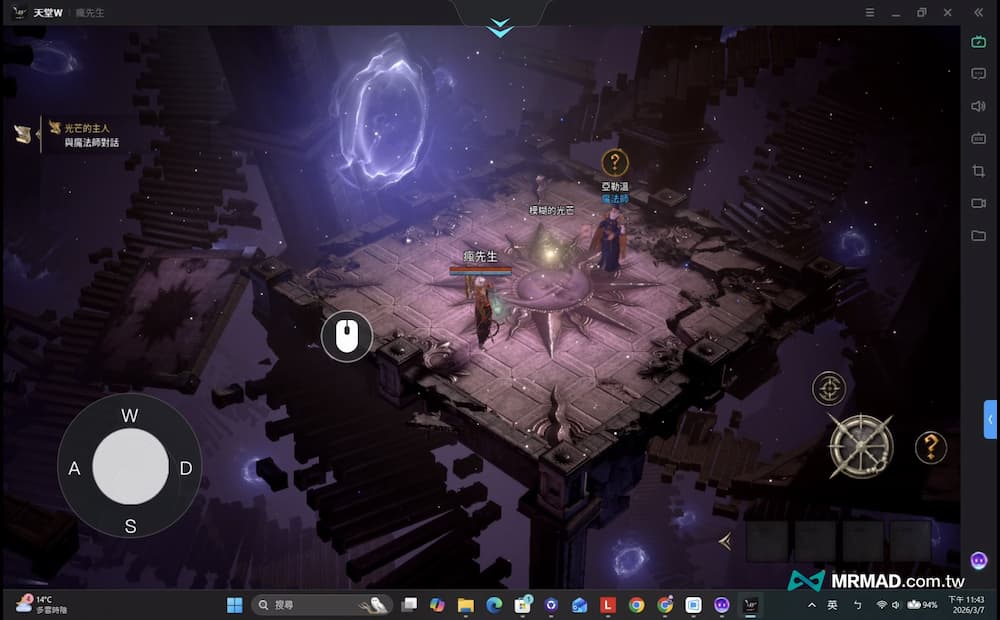The width and height of the screenshot is (1000, 620).
Task: Click the center of the WASD joystick
Action: [x=130, y=468]
